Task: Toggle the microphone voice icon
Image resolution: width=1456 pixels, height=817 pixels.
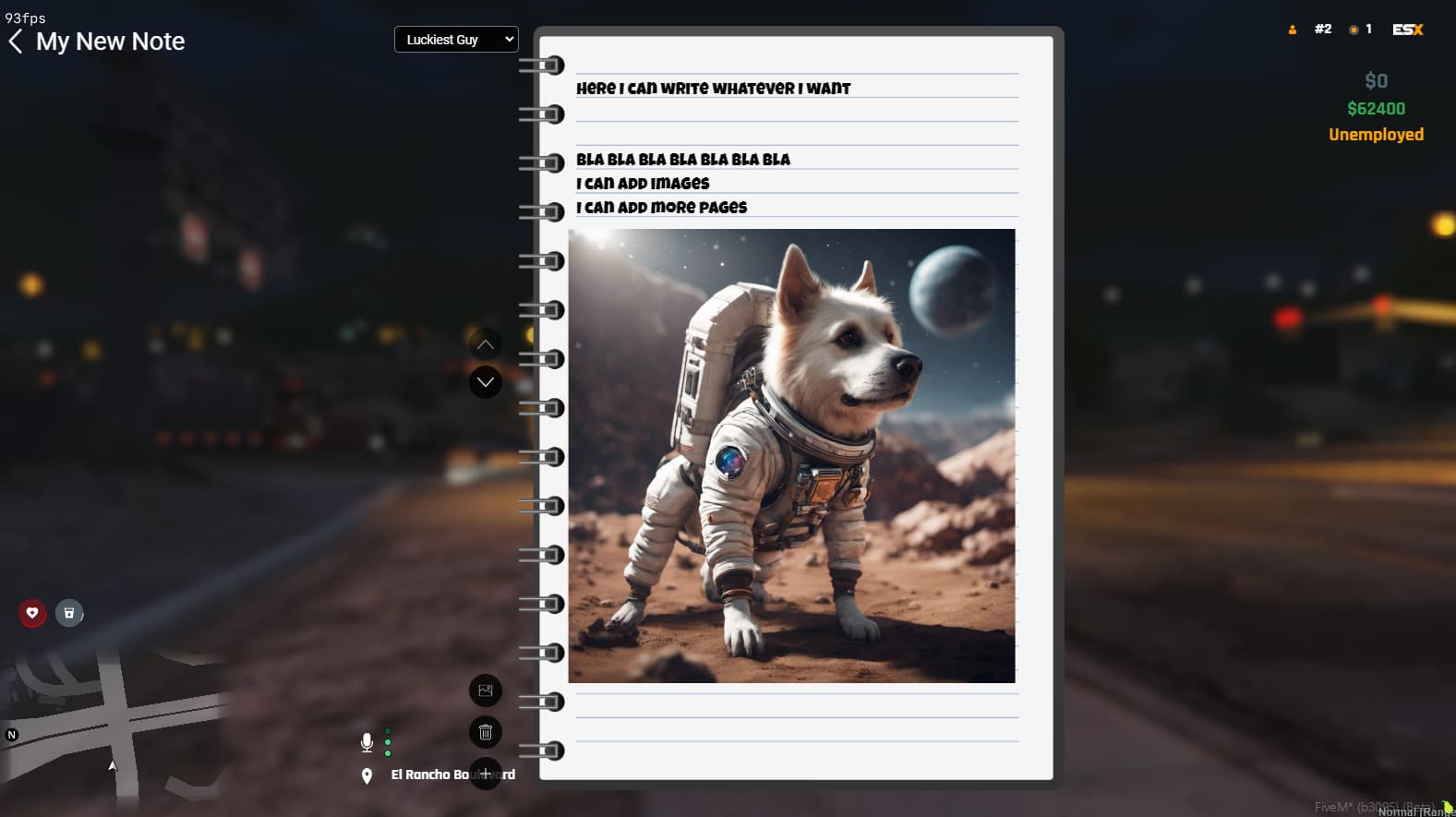Action: (367, 740)
